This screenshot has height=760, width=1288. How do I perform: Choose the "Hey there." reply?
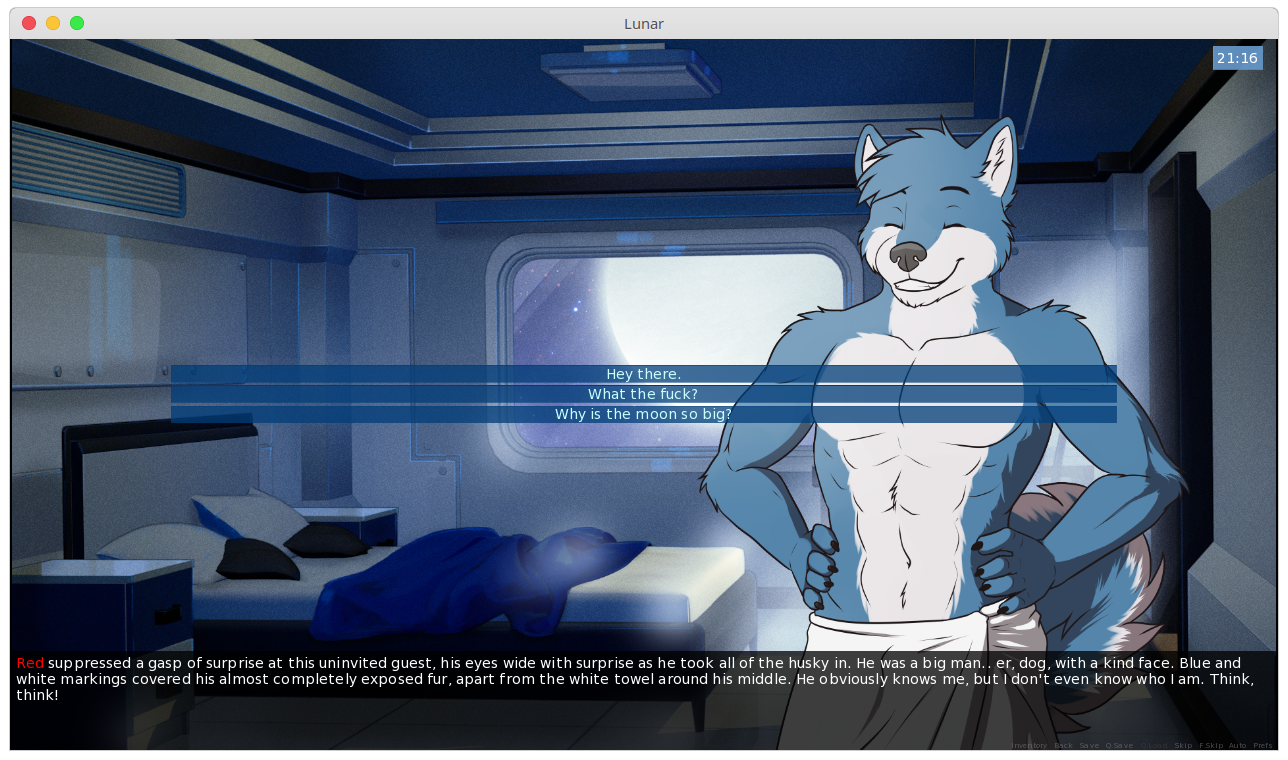click(643, 374)
